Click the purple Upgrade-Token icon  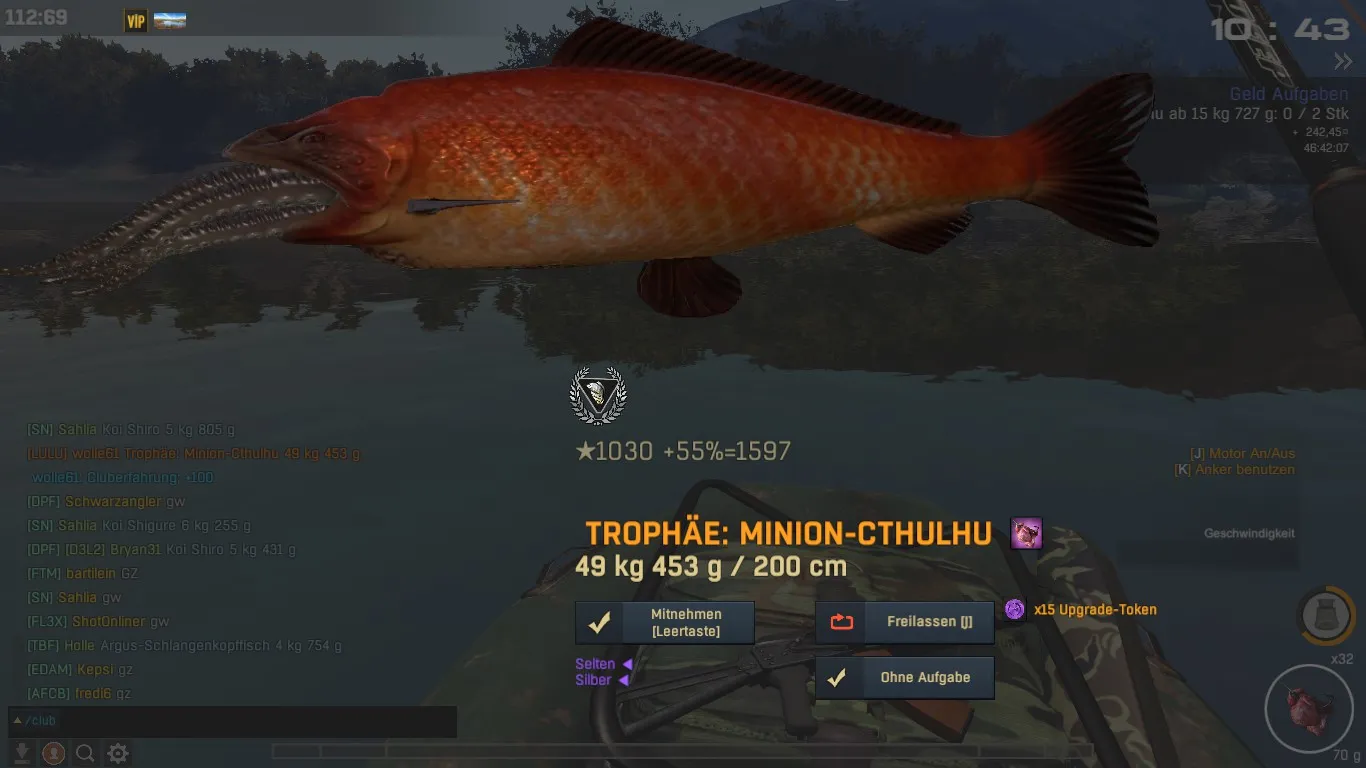point(1015,609)
